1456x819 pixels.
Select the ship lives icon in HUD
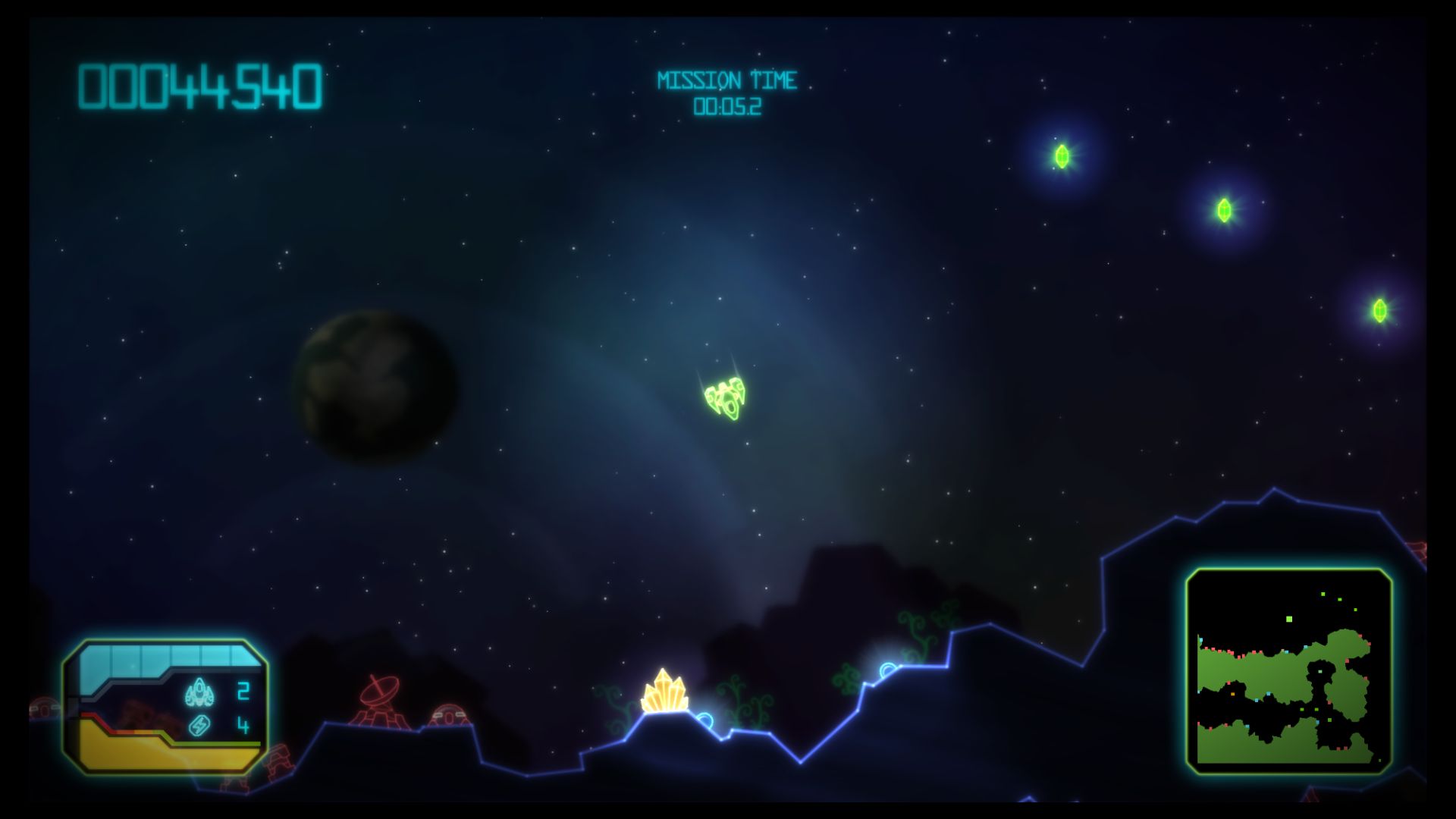200,692
